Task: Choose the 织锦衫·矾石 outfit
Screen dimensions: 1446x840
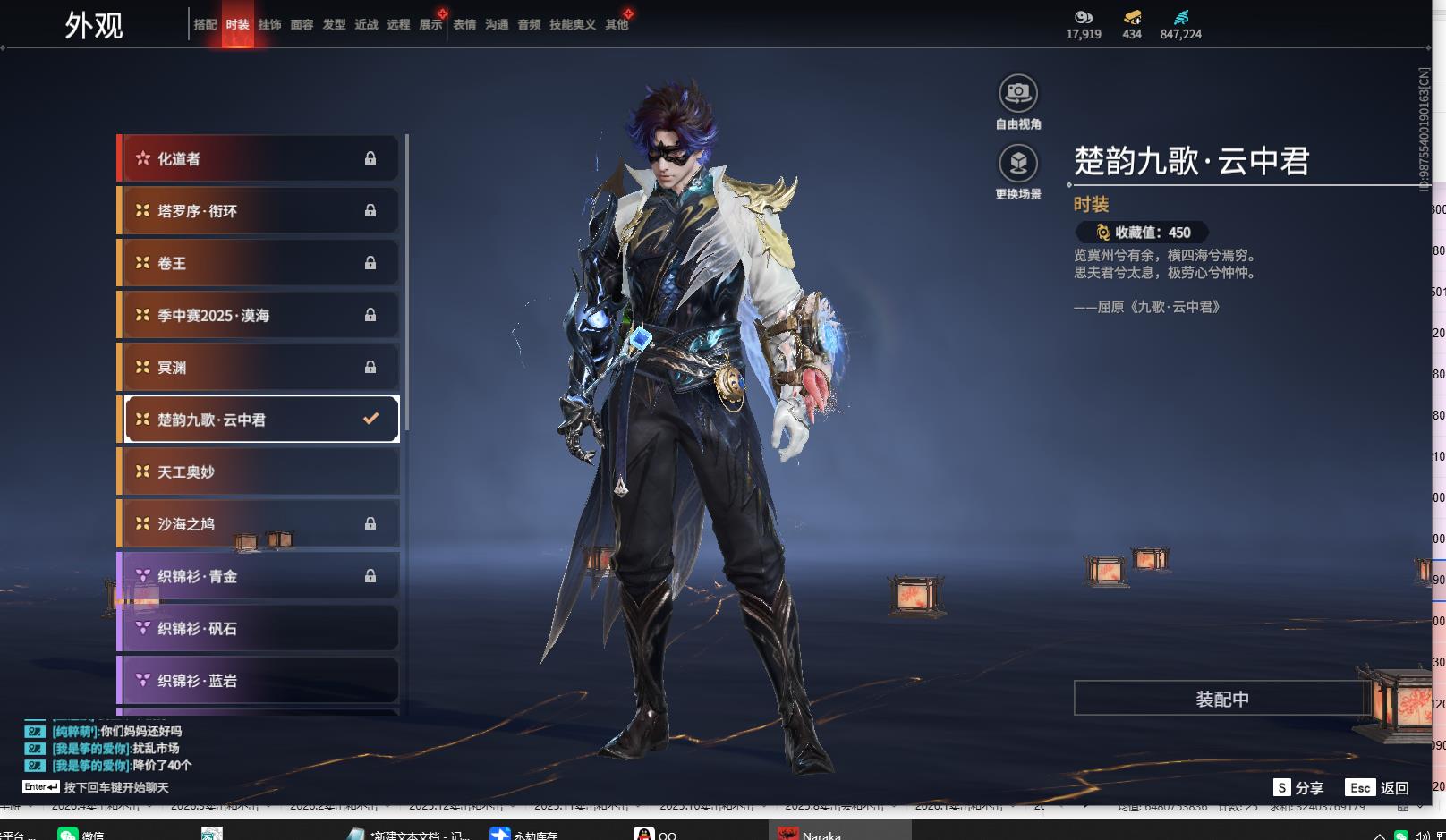Action: pyautogui.click(x=259, y=628)
